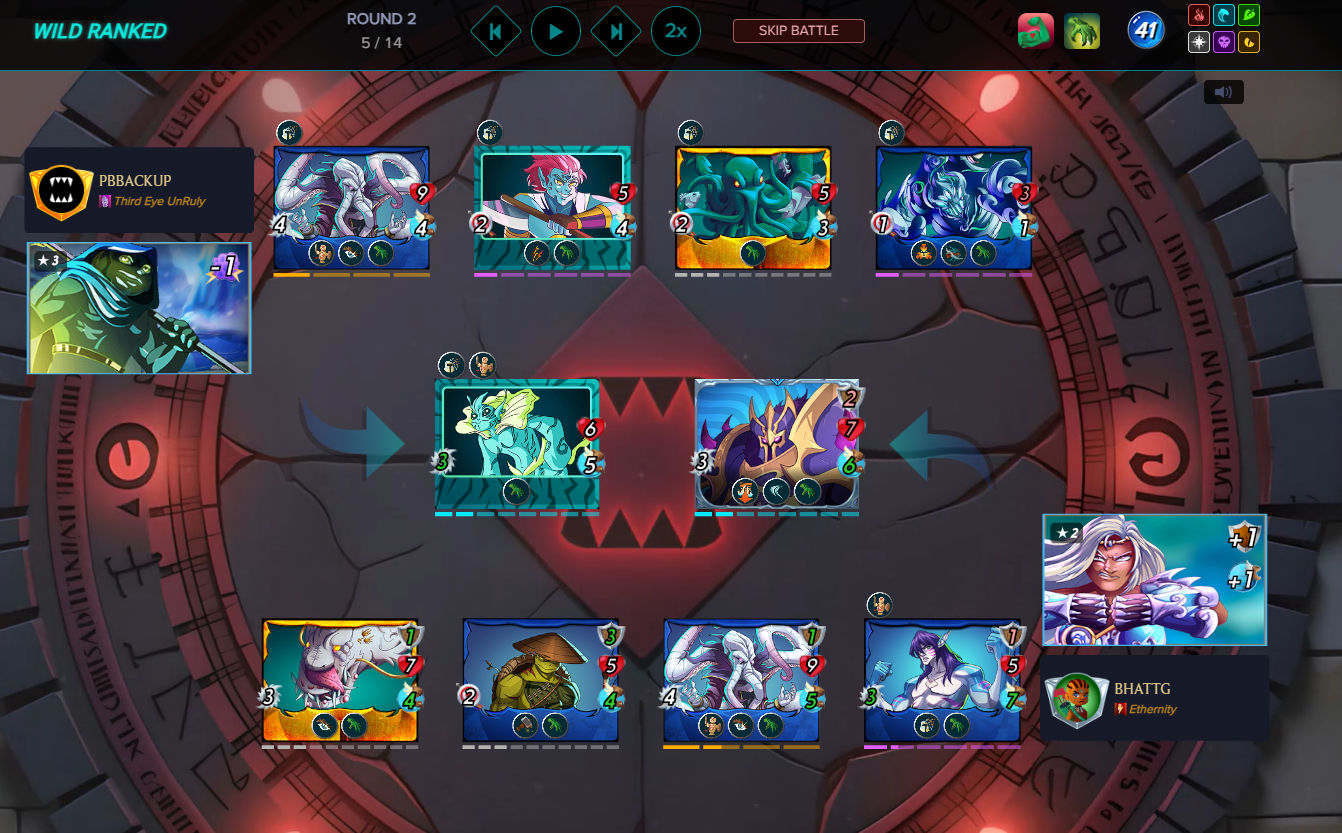Select PBBACKUP's hooded frog summoner card
Image resolution: width=1342 pixels, height=833 pixels.
[139, 308]
